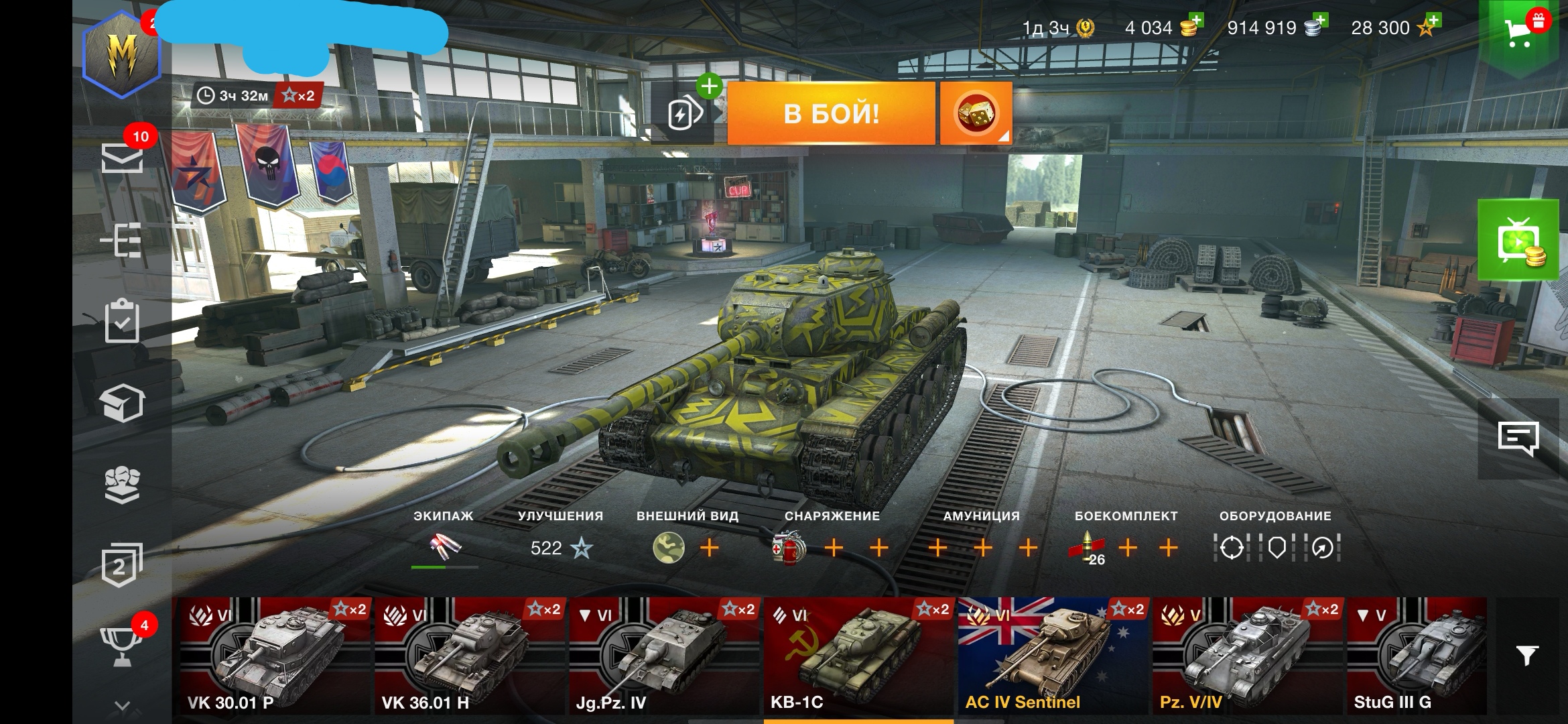The width and height of the screenshot is (1568, 724).
Task: Expand the boosters panel with green plus
Action: point(710,86)
